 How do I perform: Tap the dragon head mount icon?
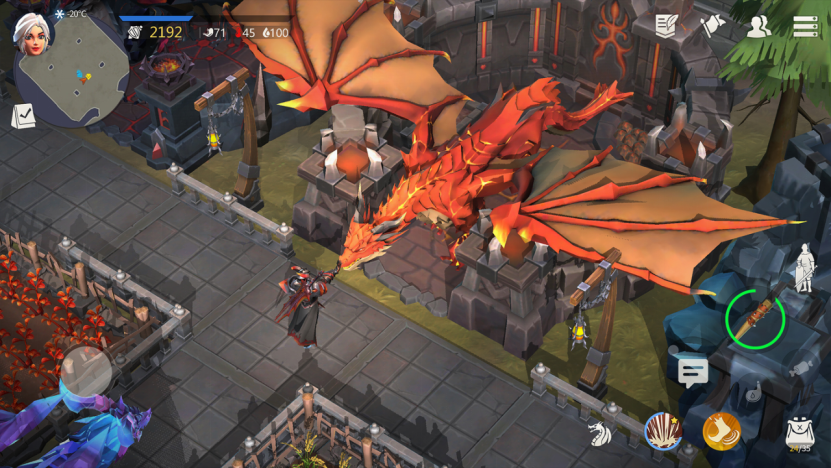(x=600, y=434)
